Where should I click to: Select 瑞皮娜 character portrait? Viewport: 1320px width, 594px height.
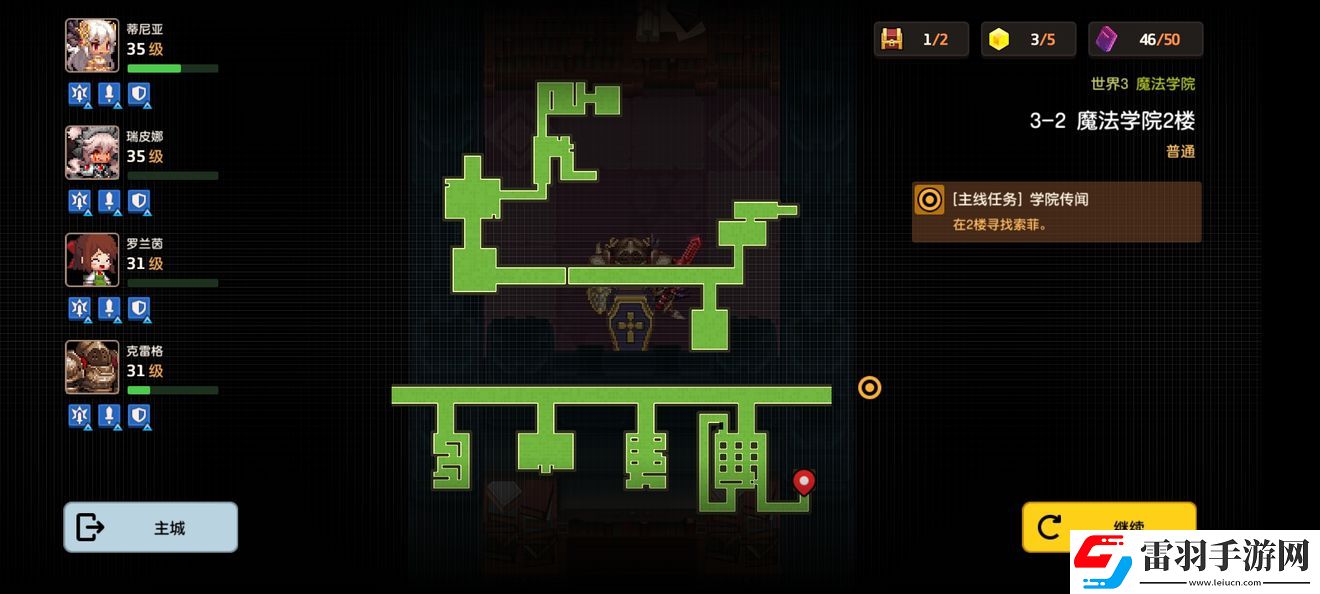tap(92, 152)
